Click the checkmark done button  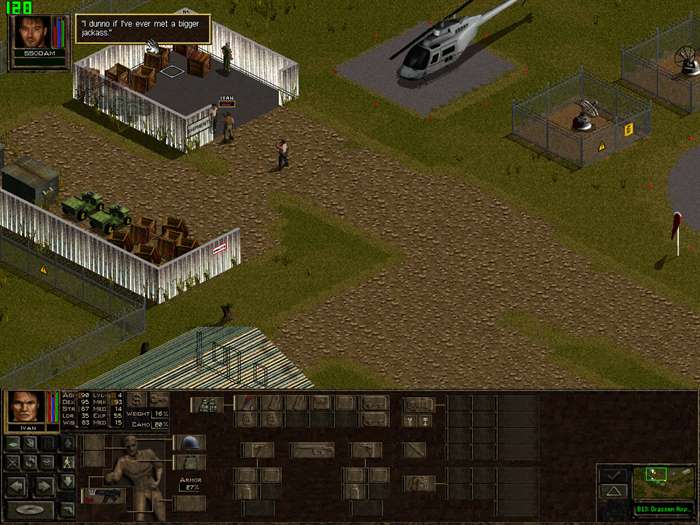[x=613, y=474]
